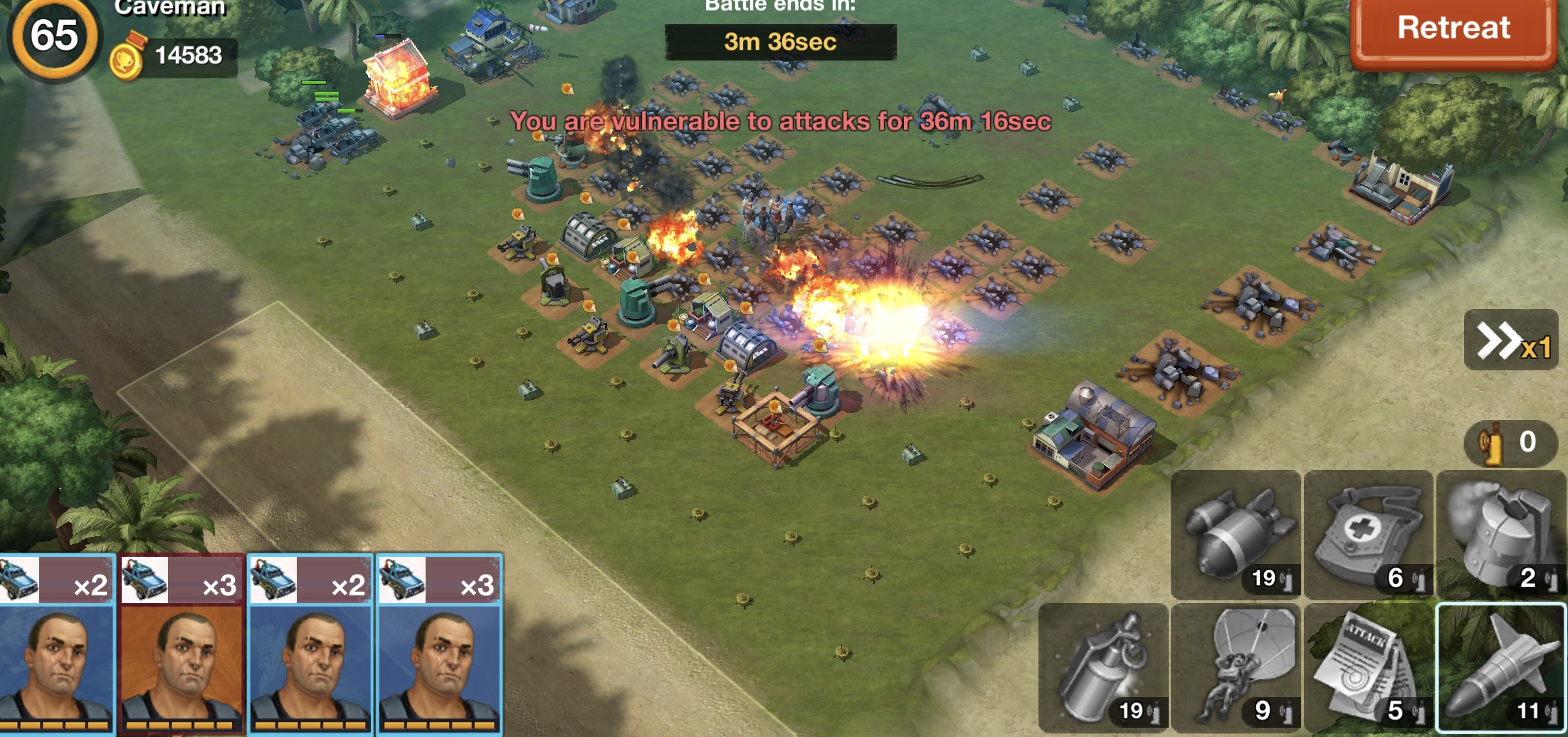
Task: Select the blue x3 truck squad card
Action: click(x=439, y=644)
